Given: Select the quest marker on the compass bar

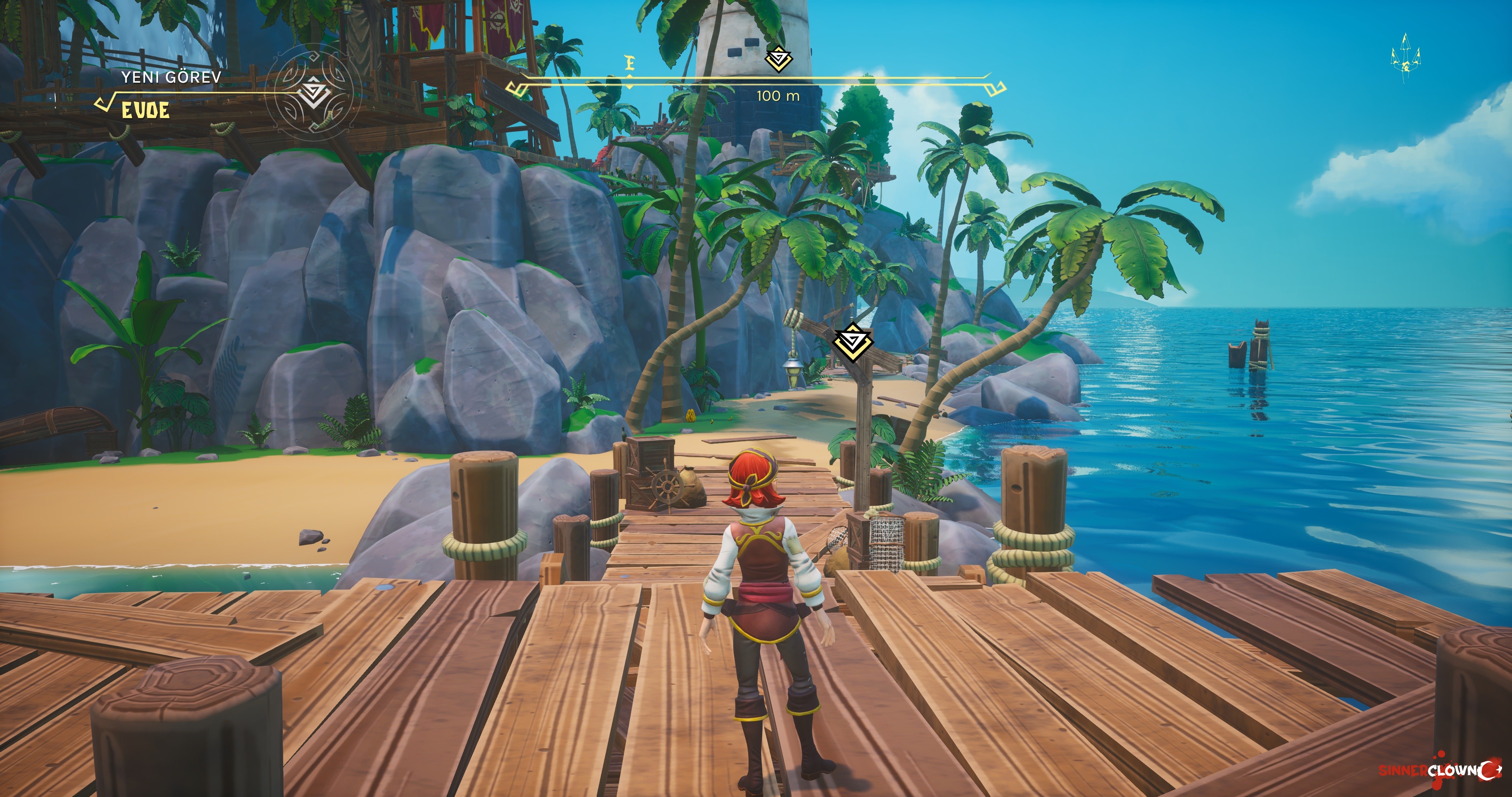Looking at the screenshot, I should [x=778, y=59].
